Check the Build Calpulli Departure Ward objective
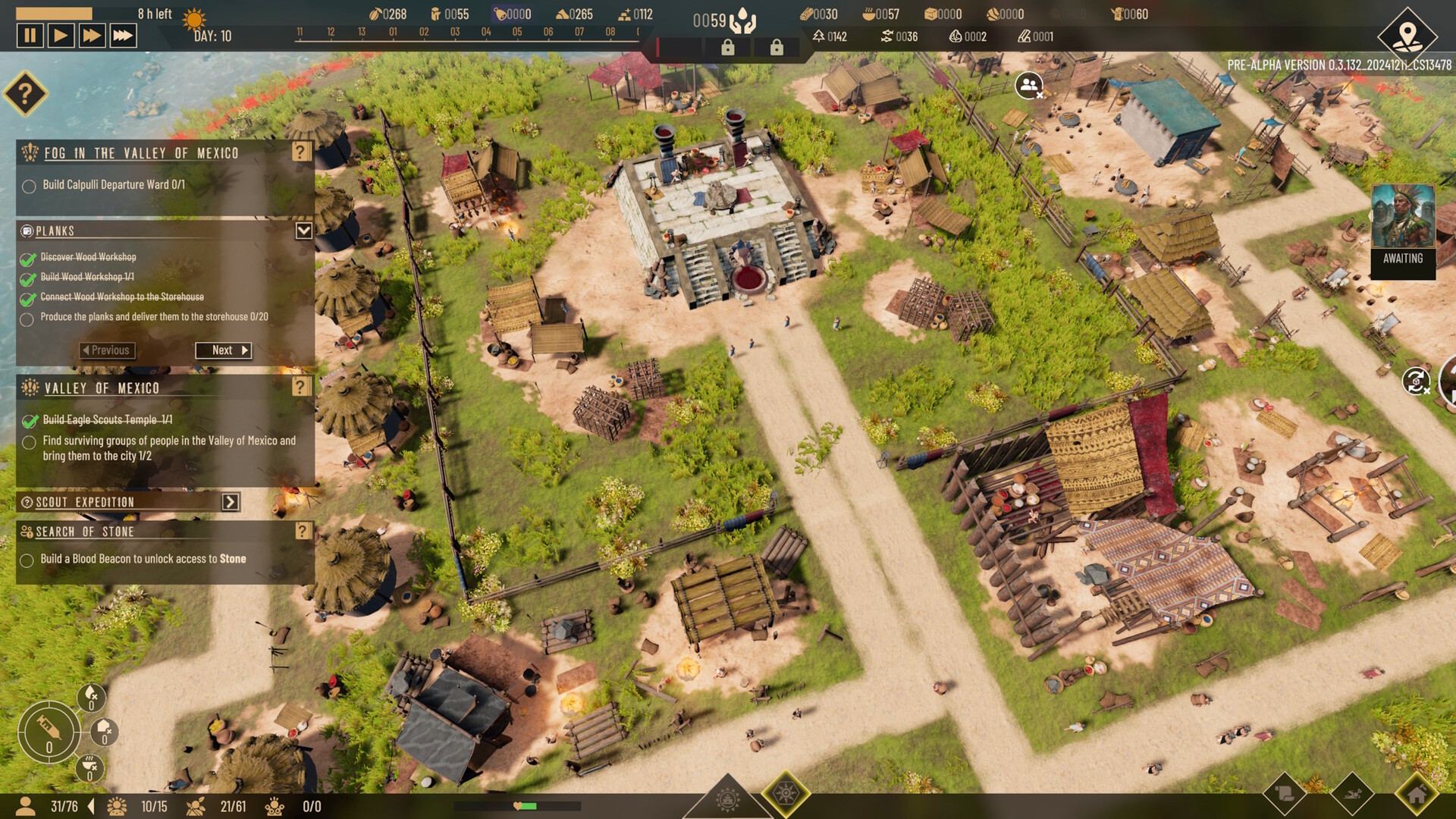 click(x=30, y=186)
